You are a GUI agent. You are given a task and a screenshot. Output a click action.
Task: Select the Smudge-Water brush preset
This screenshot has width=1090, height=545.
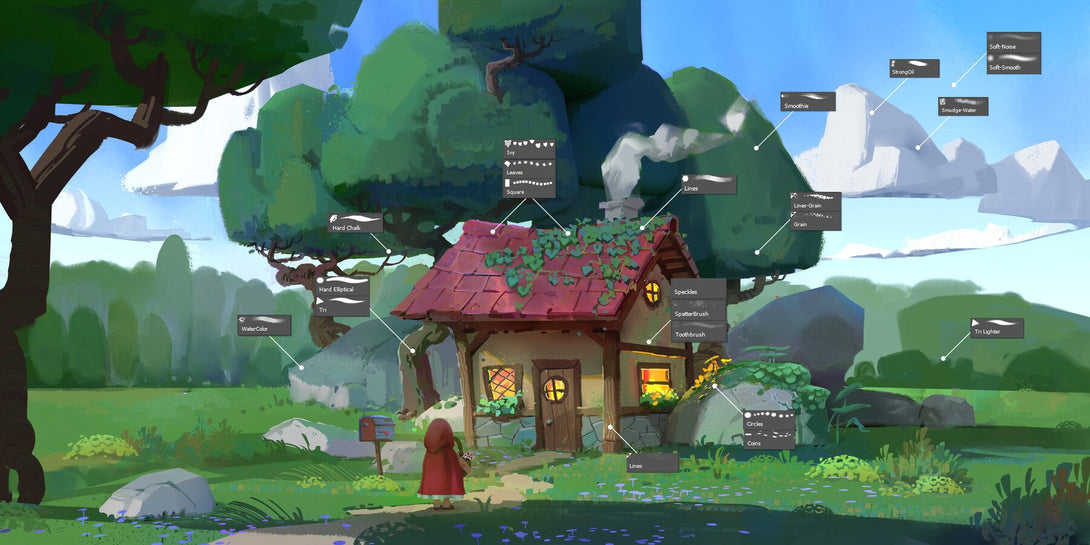tap(963, 105)
